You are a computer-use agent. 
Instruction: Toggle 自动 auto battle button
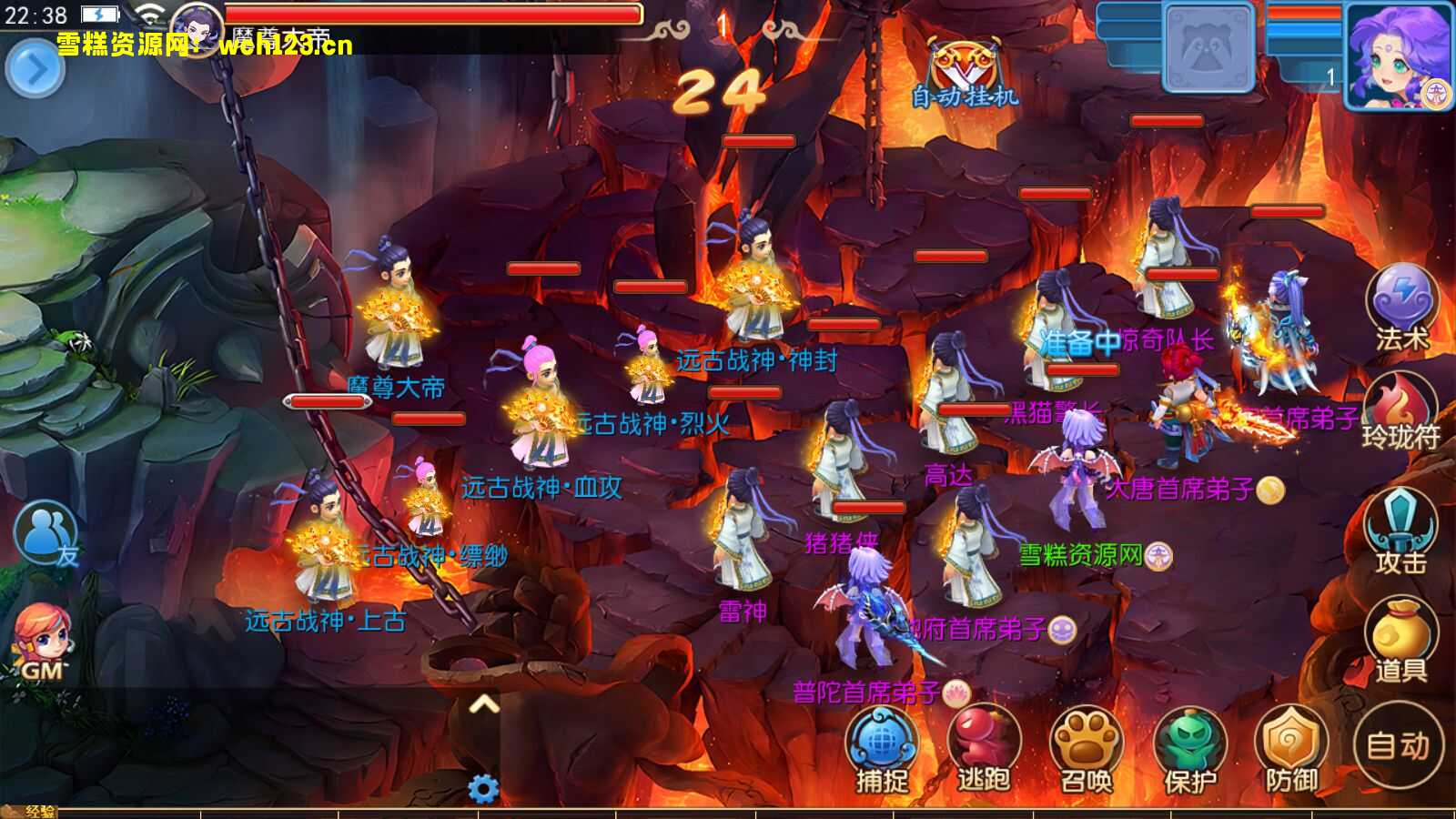click(1398, 745)
